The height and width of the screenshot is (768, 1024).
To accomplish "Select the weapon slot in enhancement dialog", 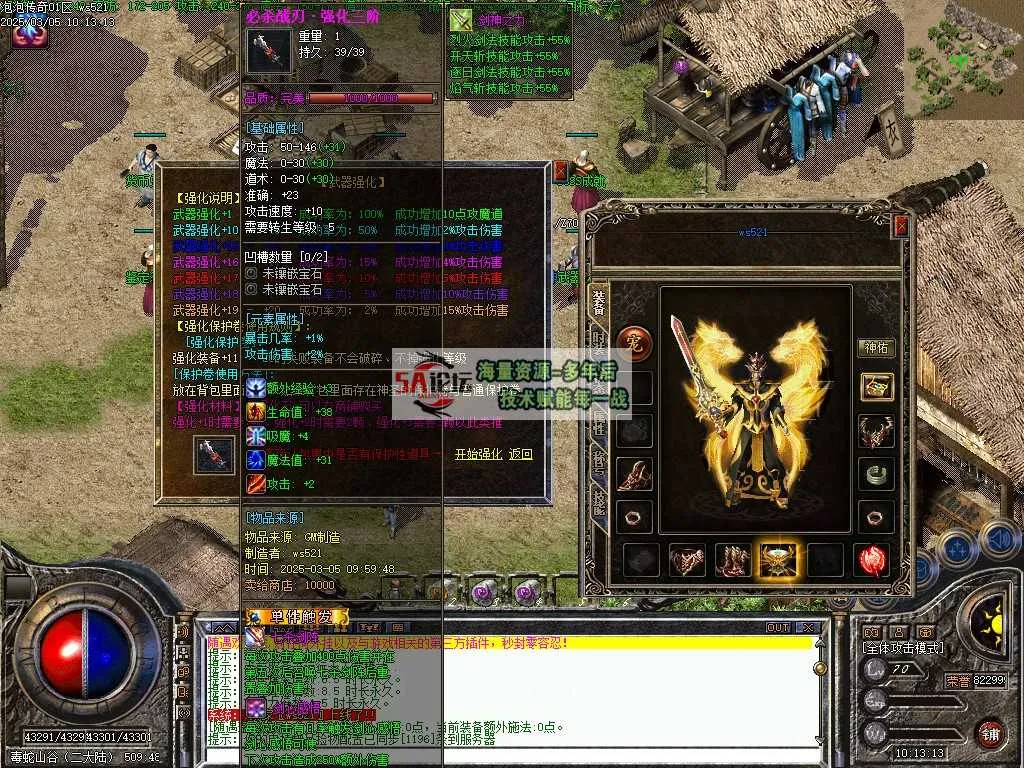I will pos(214,455).
